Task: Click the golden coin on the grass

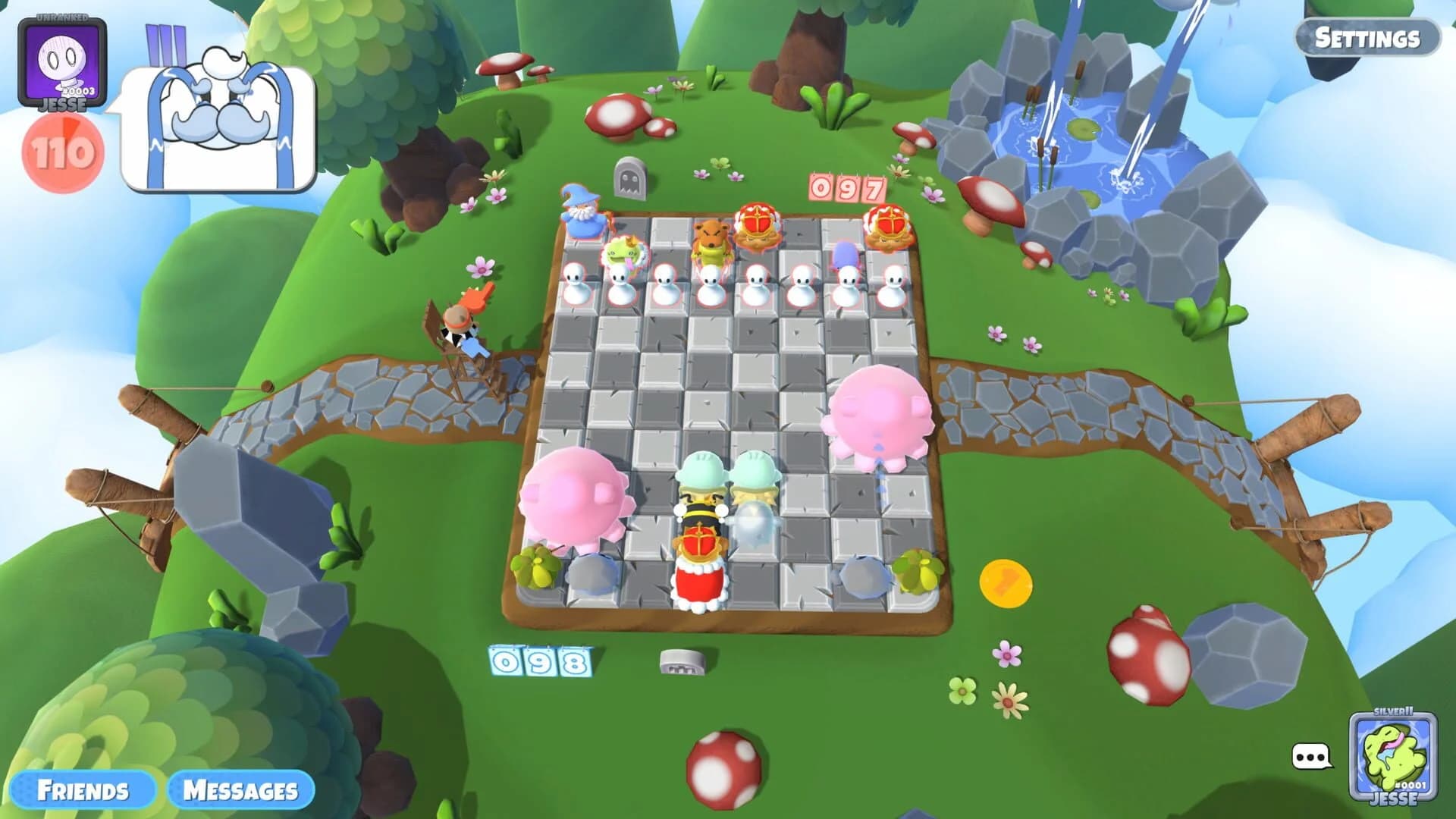Action: (x=1006, y=584)
